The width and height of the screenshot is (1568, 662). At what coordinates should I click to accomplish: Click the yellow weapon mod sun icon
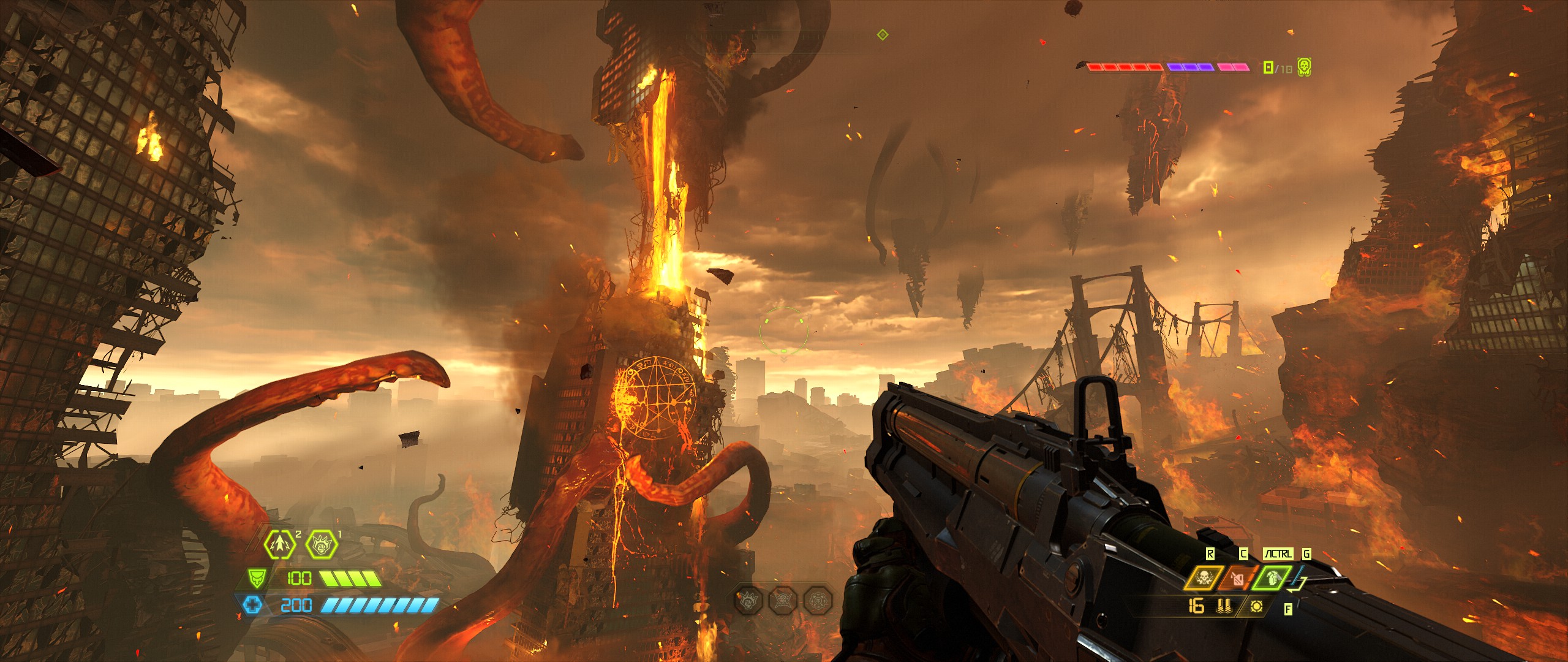click(x=1257, y=606)
